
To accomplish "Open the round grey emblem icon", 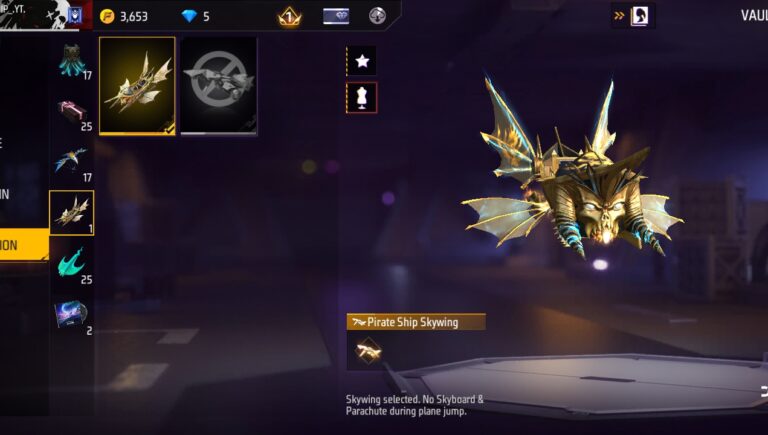I will point(377,16).
